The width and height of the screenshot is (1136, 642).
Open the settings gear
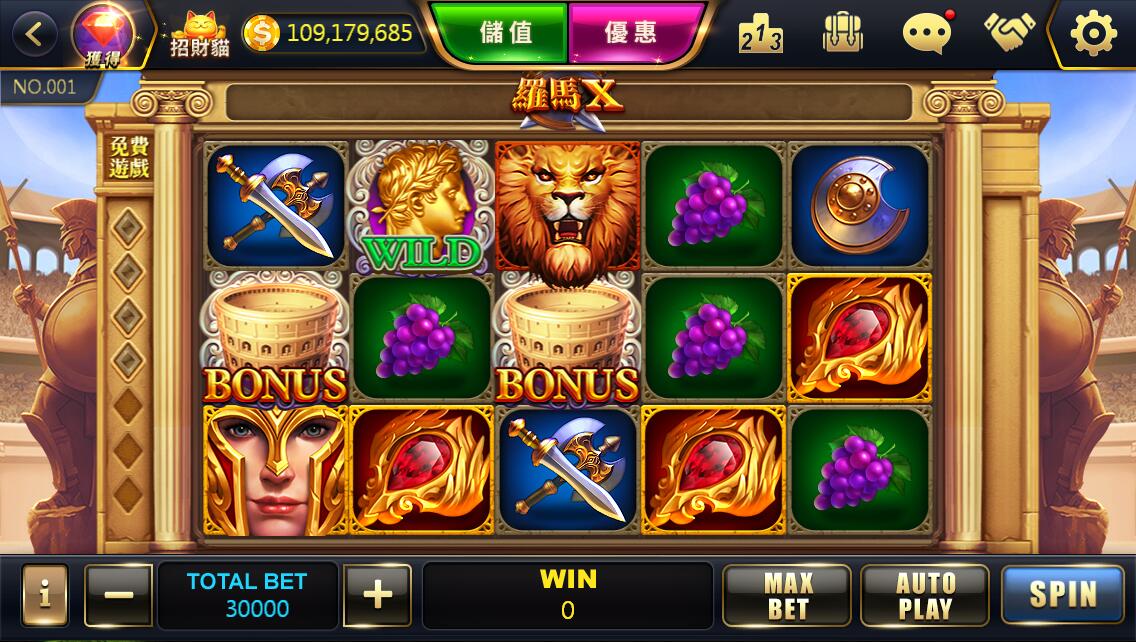tap(1093, 34)
